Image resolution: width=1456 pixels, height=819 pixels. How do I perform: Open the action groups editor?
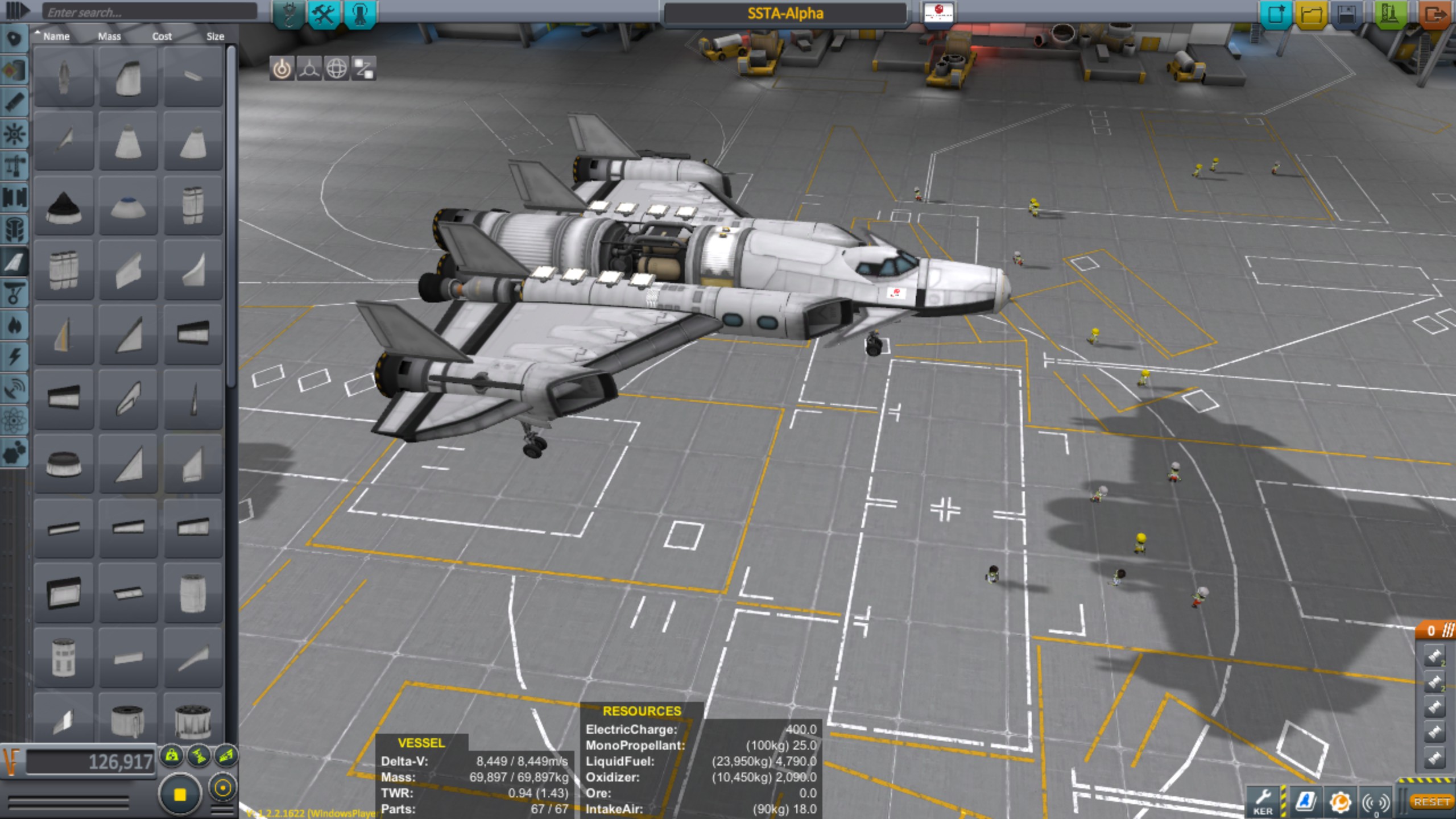[324, 14]
